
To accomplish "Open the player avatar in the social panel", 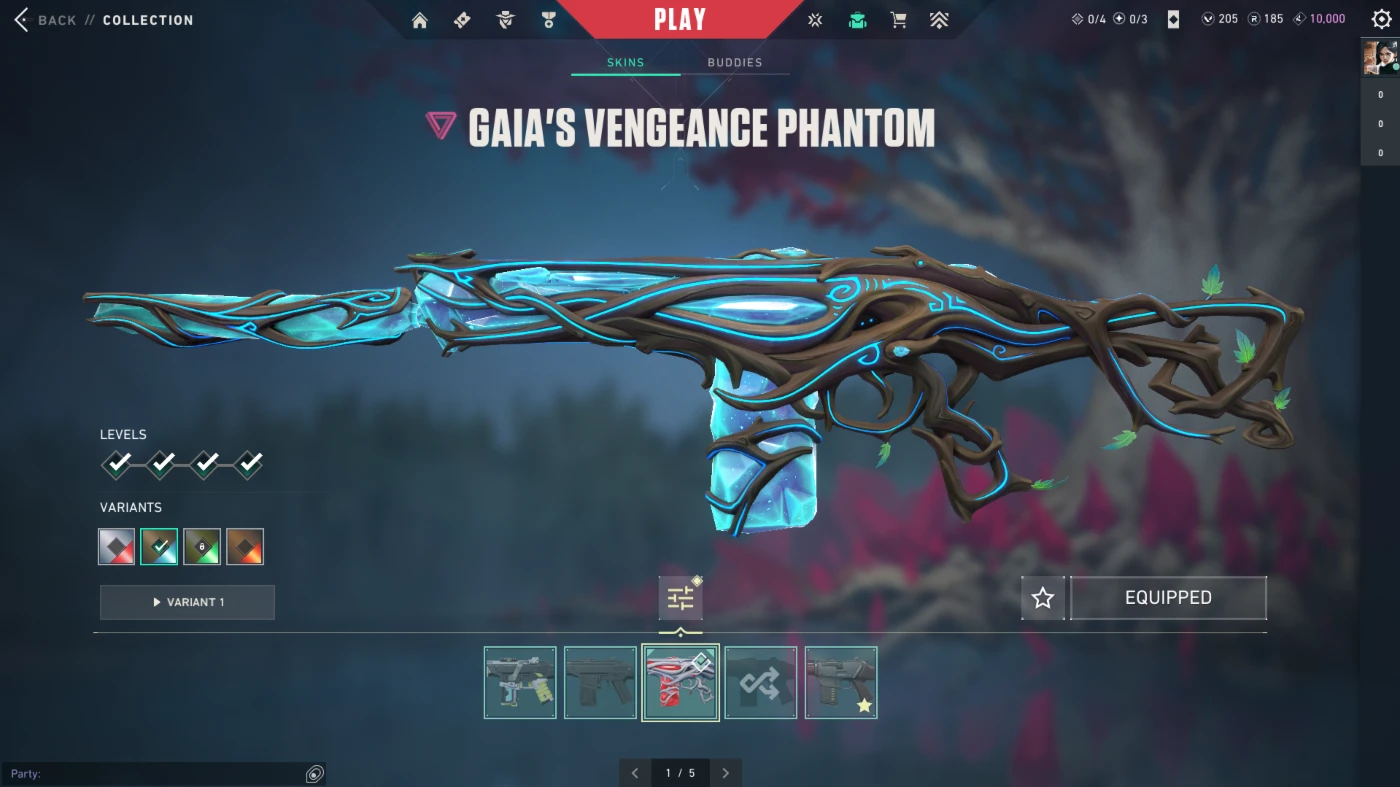I will [x=1379, y=57].
